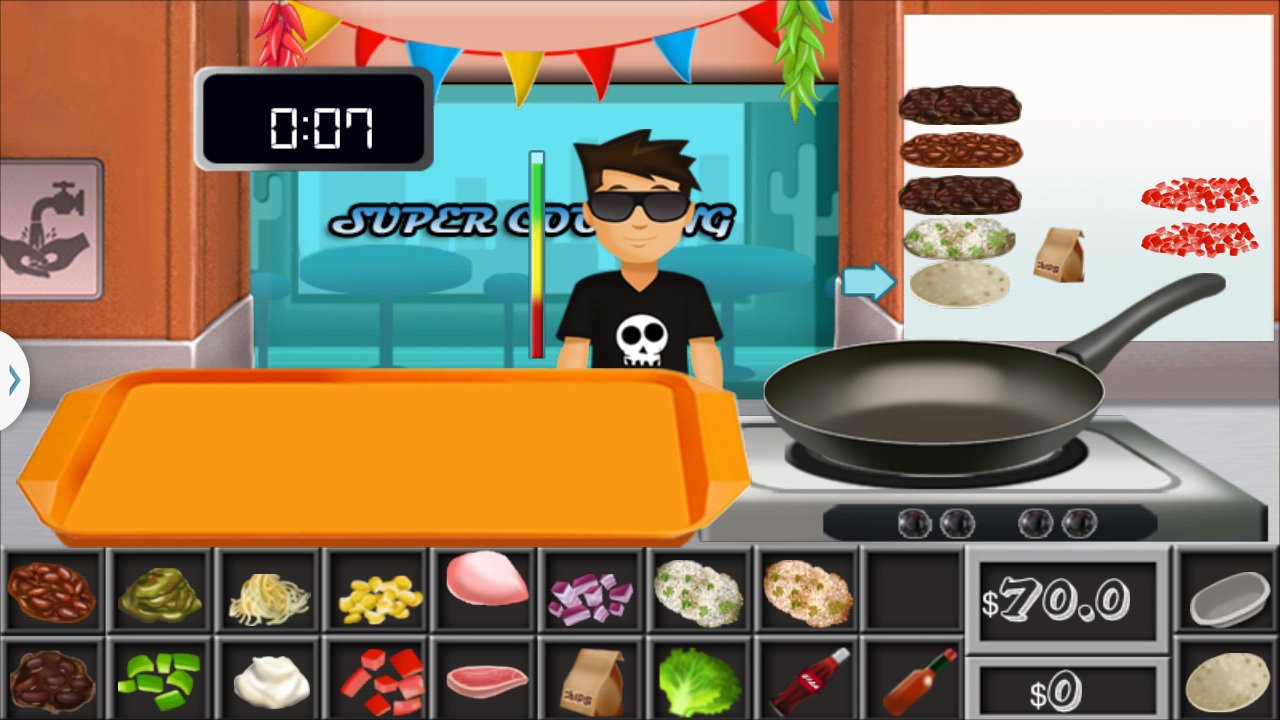Image resolution: width=1280 pixels, height=720 pixels.
Task: Click the tortilla on the order card
Action: point(958,284)
